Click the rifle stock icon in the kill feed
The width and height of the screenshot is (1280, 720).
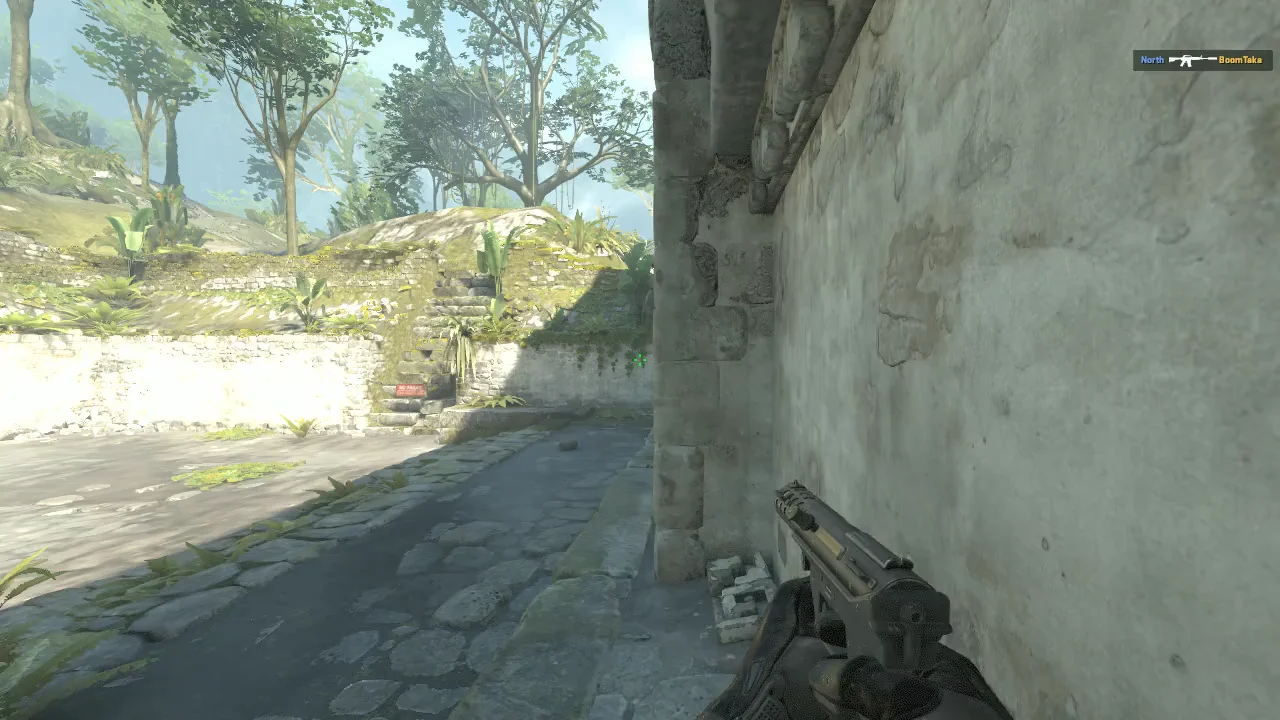click(1172, 59)
